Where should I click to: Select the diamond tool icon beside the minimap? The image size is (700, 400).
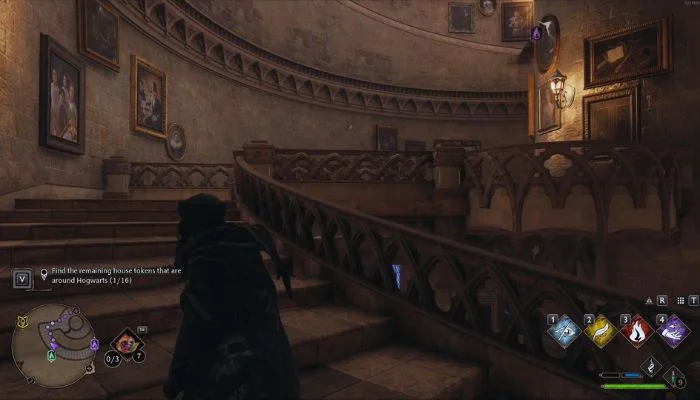point(126,344)
